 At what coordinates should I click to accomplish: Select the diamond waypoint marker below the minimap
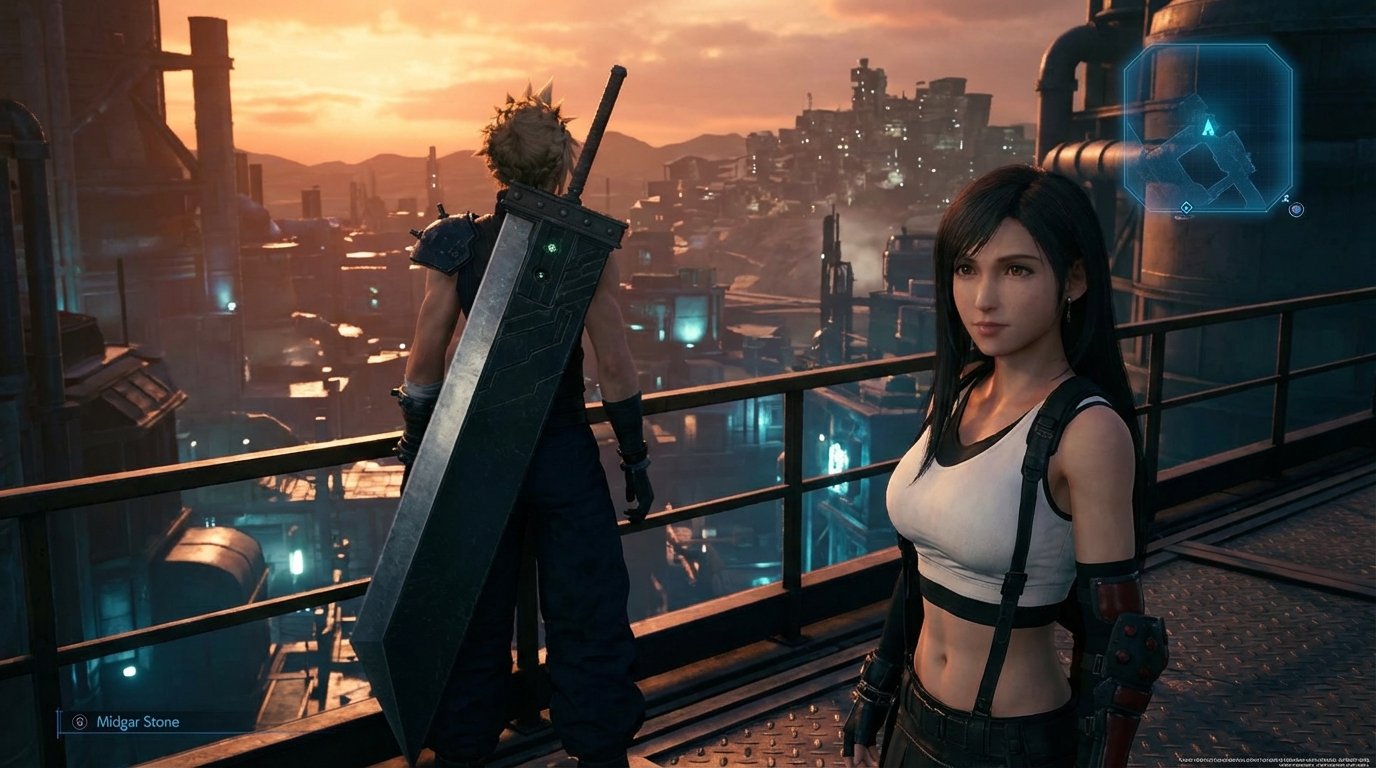tap(1186, 208)
